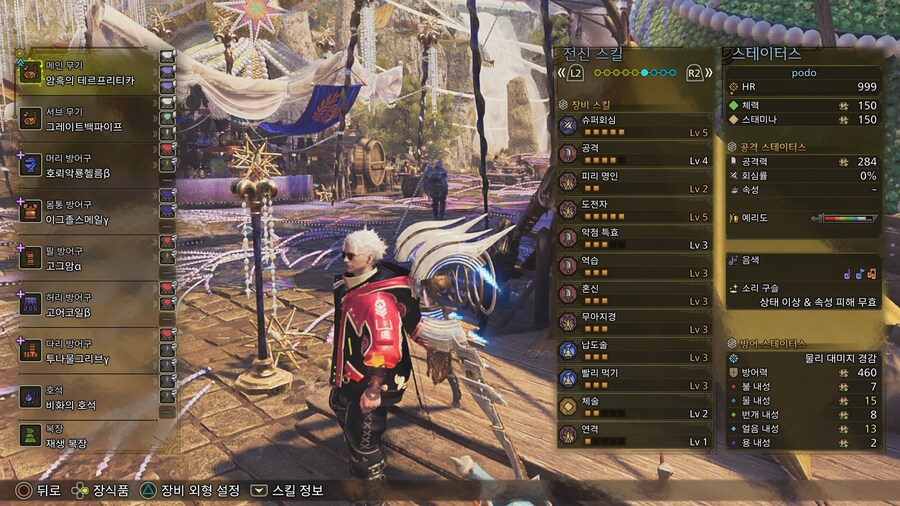Select the 체술 Lv 2 skill
Screen dimensions: 900x506
(635, 407)
